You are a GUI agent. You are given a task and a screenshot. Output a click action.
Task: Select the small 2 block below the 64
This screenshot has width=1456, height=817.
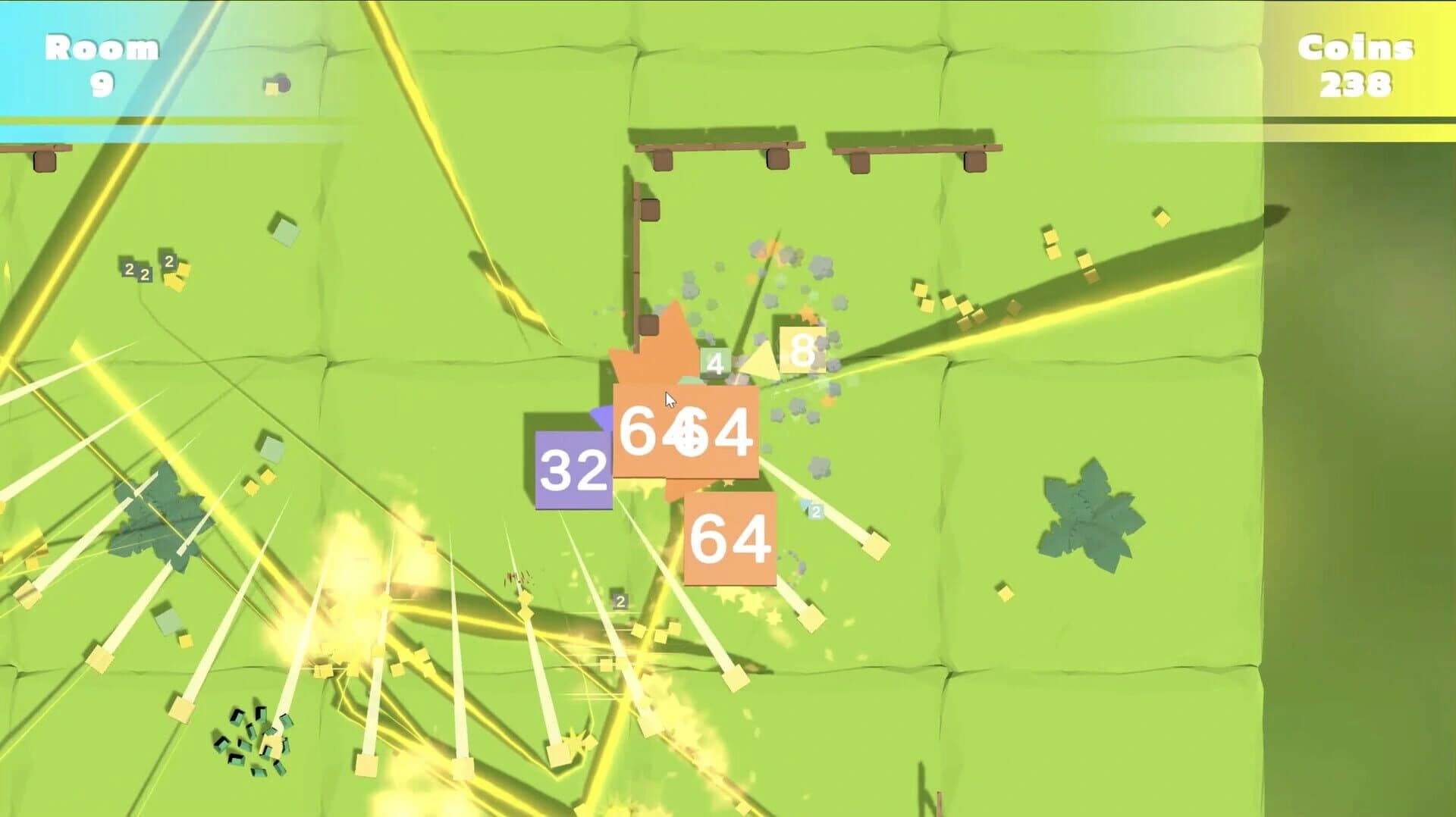pos(816,512)
